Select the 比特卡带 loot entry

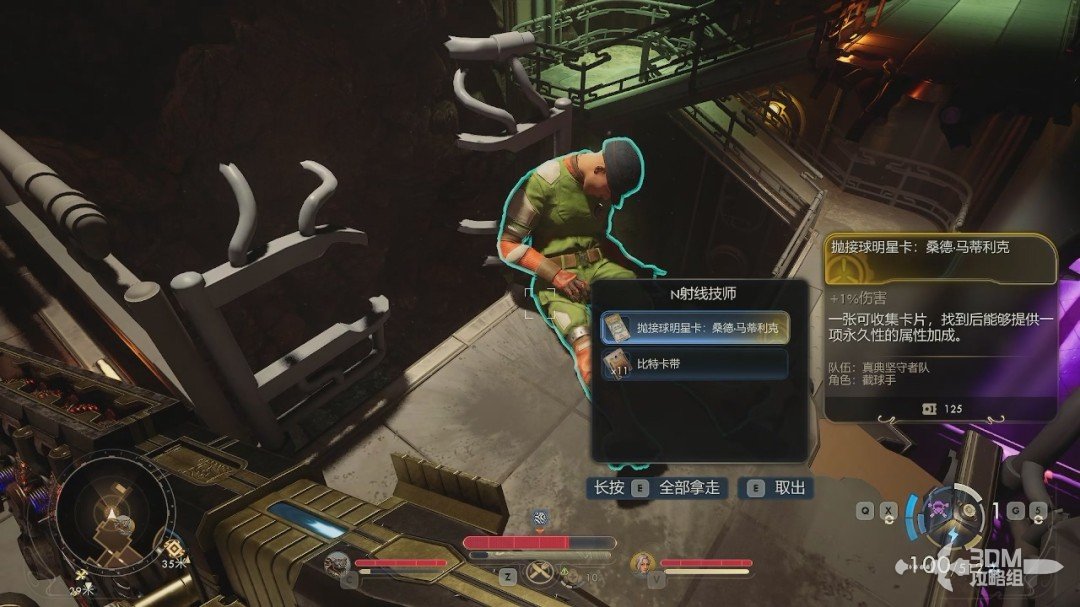click(x=694, y=364)
